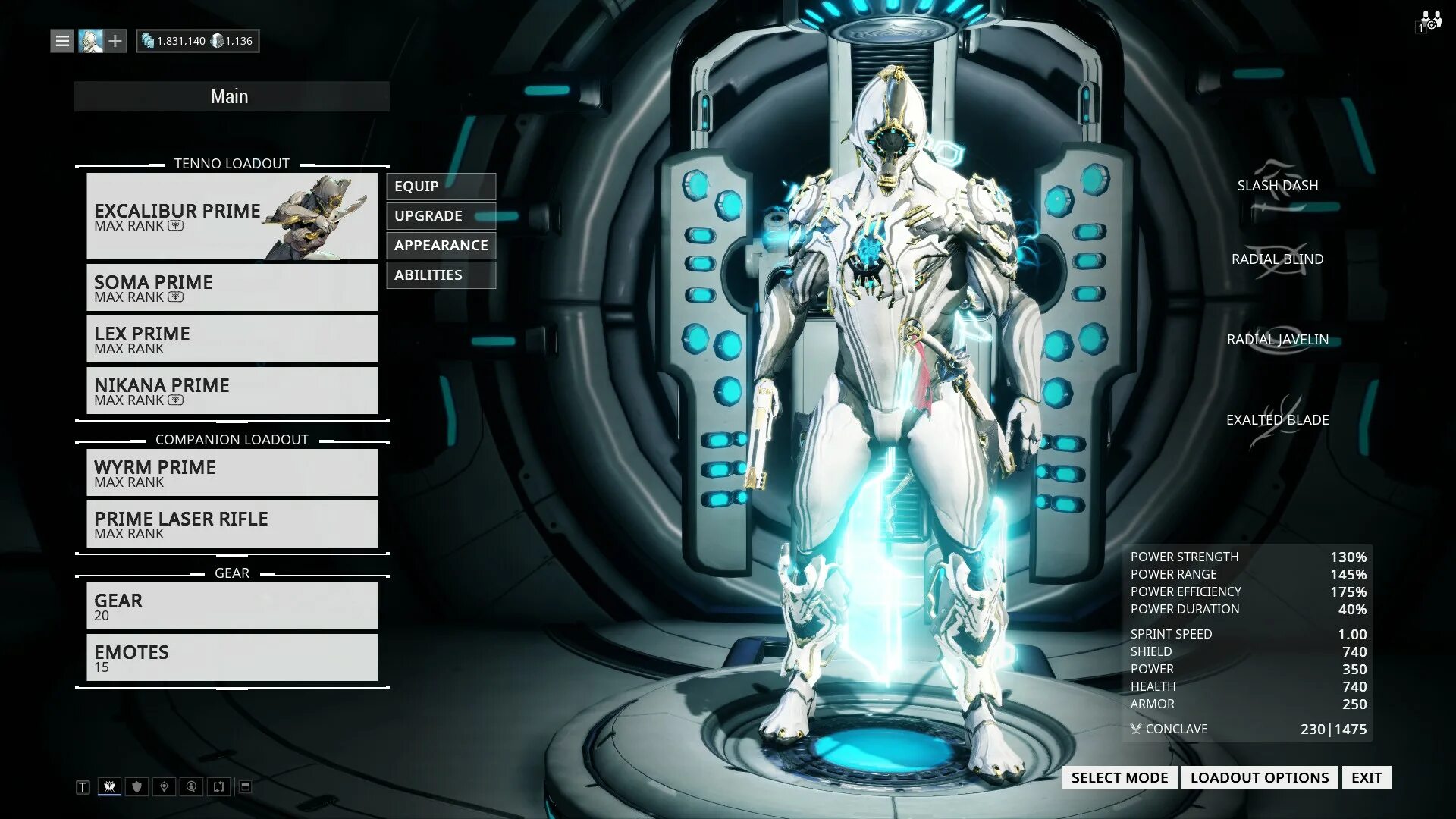Viewport: 1456px width, 819px height.
Task: Open the Wyrm Prime companion slot
Action: [232, 472]
